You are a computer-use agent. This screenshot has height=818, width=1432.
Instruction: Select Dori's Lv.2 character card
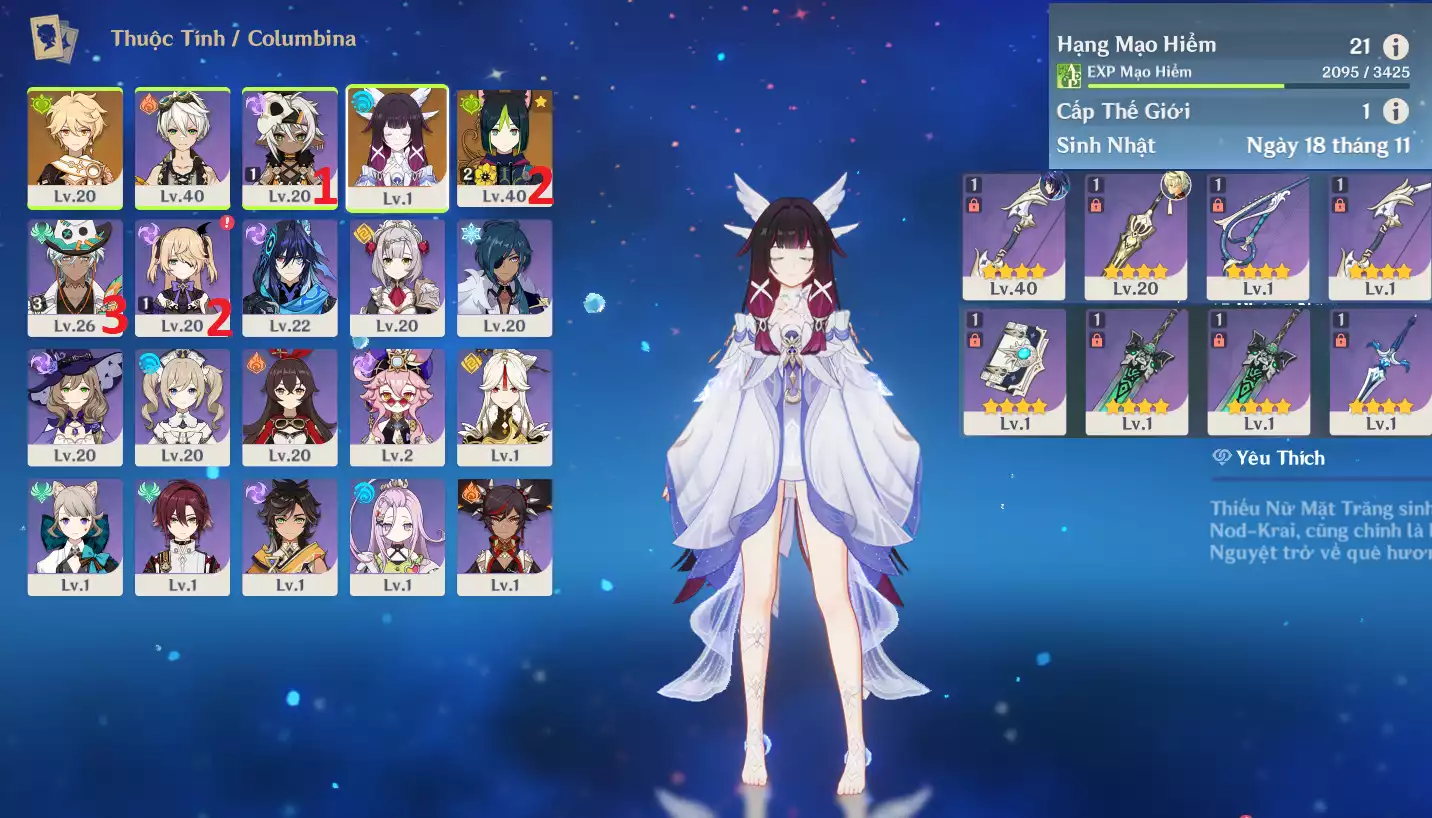(397, 407)
